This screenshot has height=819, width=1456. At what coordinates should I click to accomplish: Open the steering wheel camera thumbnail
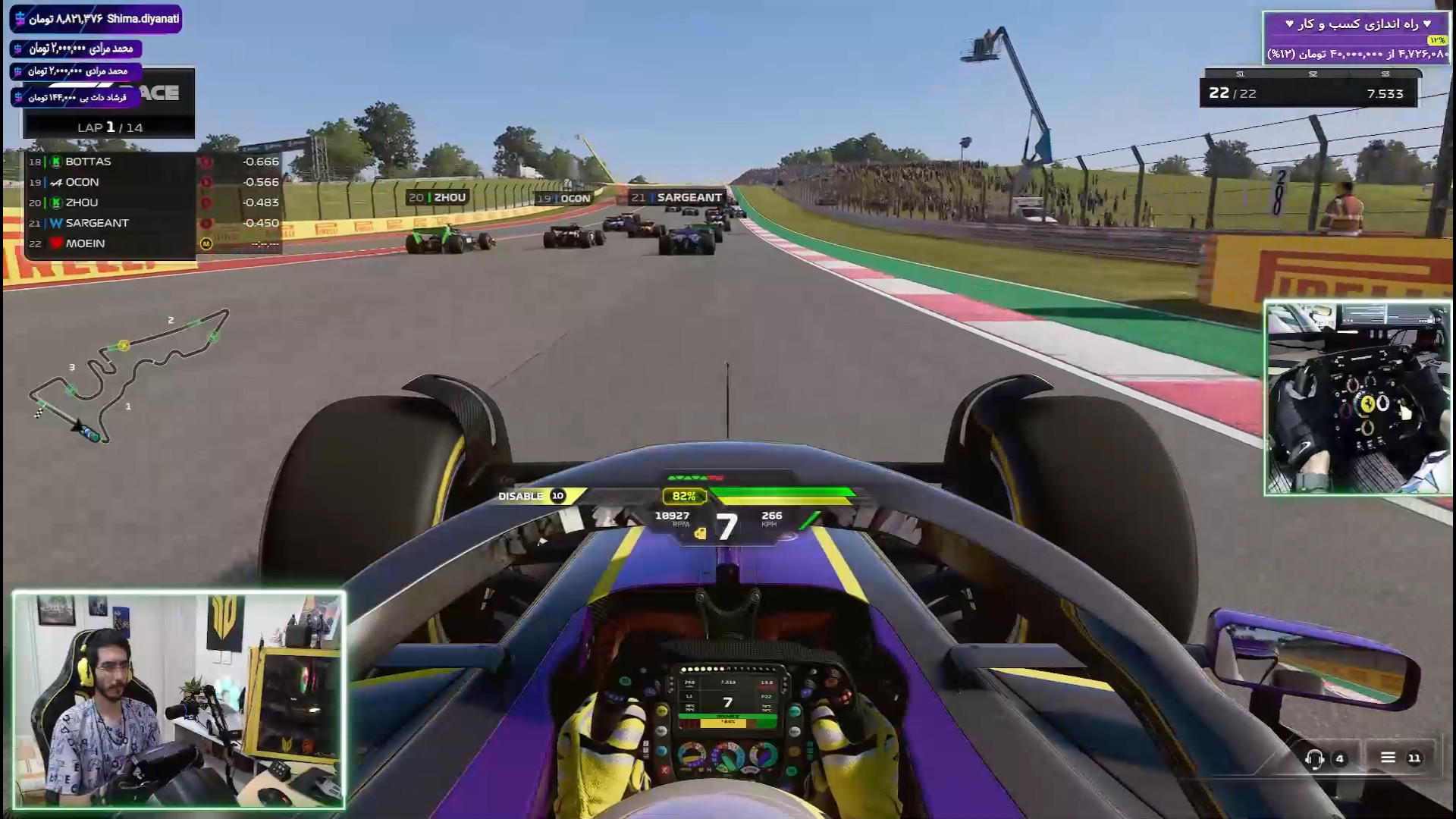click(x=1357, y=399)
